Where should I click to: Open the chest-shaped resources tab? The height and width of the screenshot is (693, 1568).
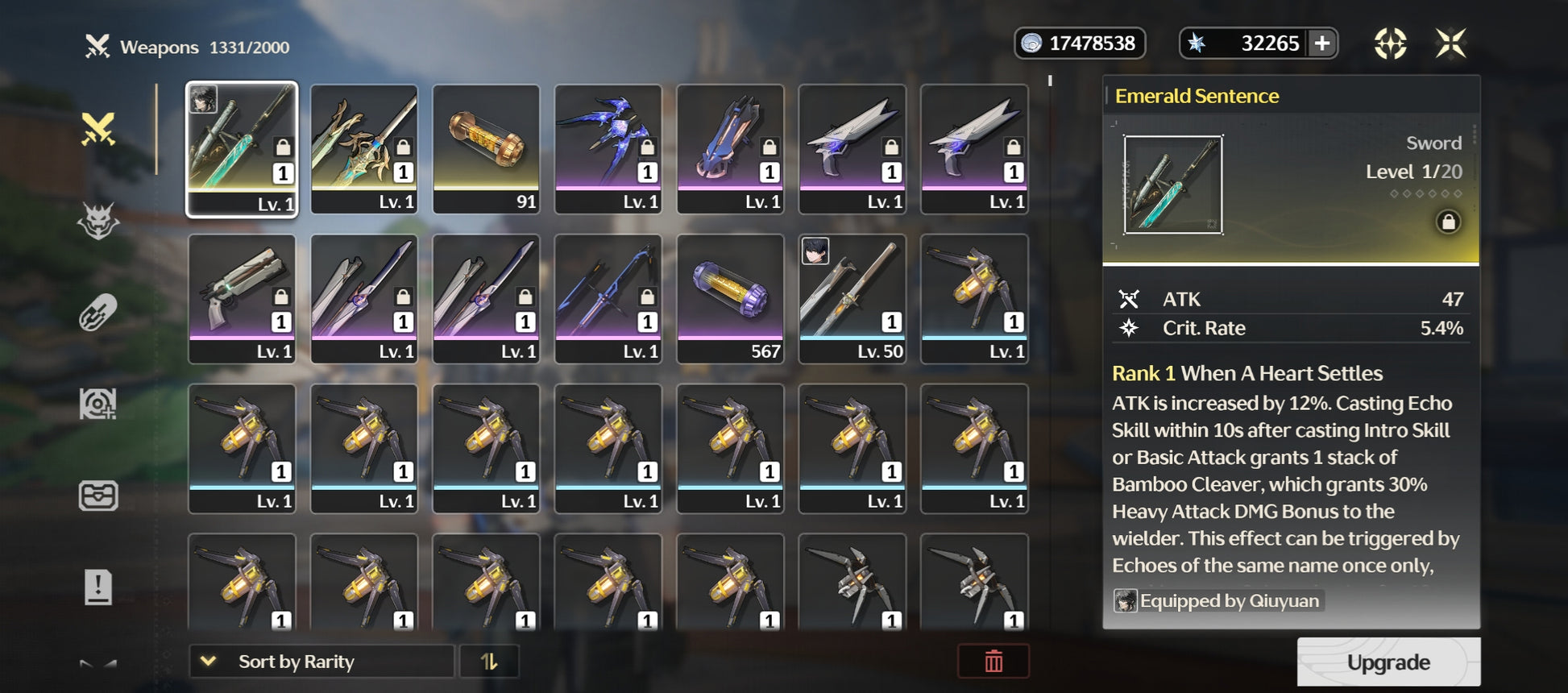tap(98, 495)
